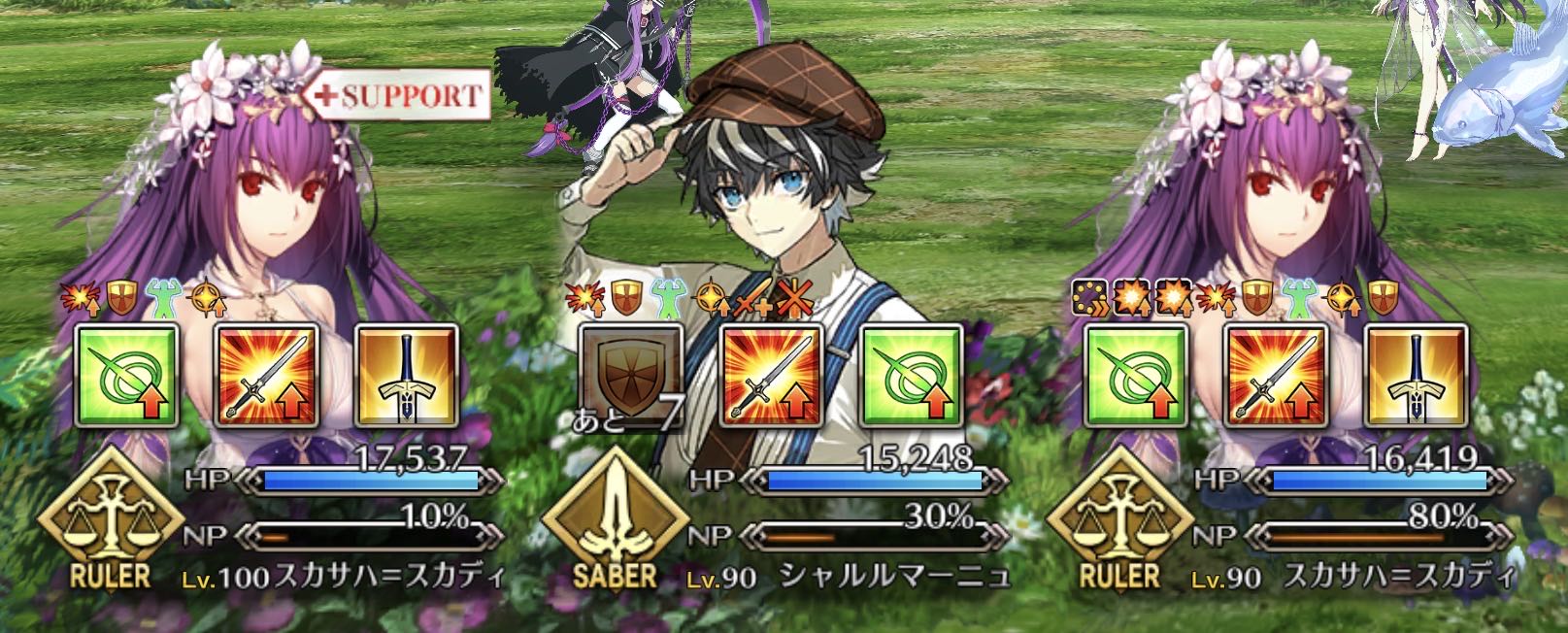
Task: Use Lv.90 Skadi's green quick-up skill
Action: [x=1136, y=375]
